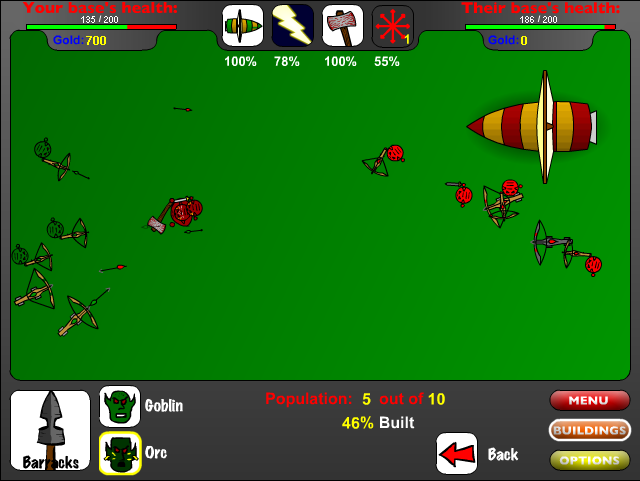Train a Goblin unit
This screenshot has height=481, width=640.
pyautogui.click(x=120, y=406)
